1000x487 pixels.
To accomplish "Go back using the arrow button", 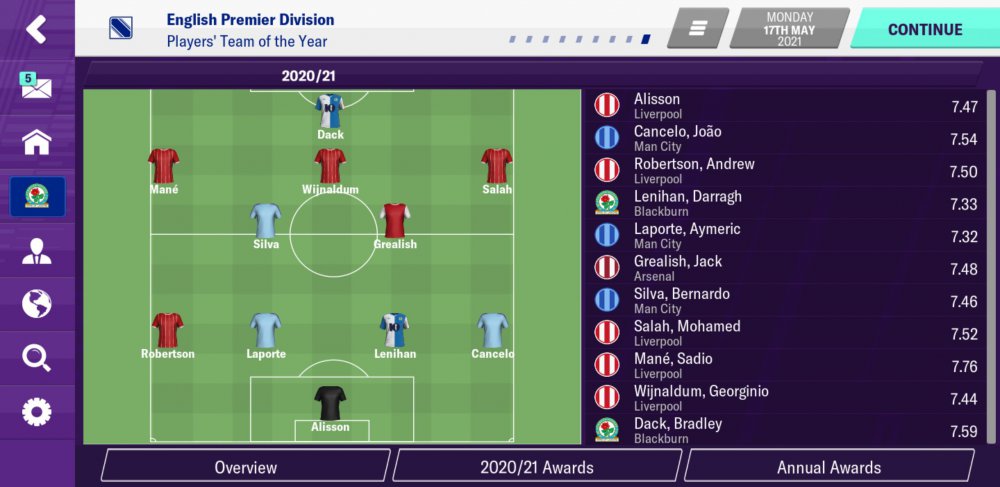I will (x=36, y=29).
